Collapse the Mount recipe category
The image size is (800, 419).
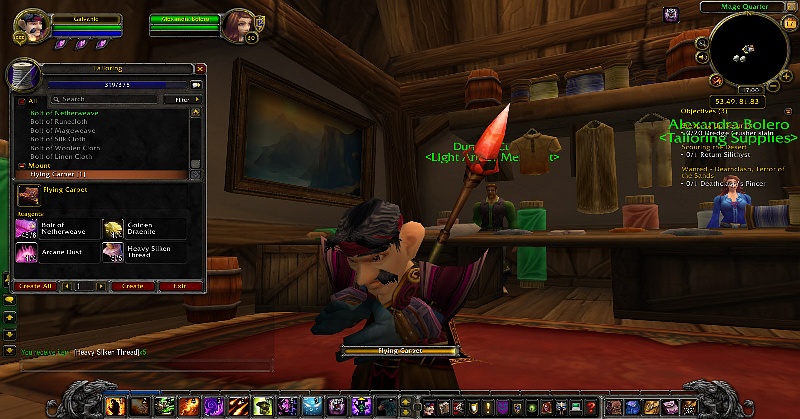click(22, 166)
